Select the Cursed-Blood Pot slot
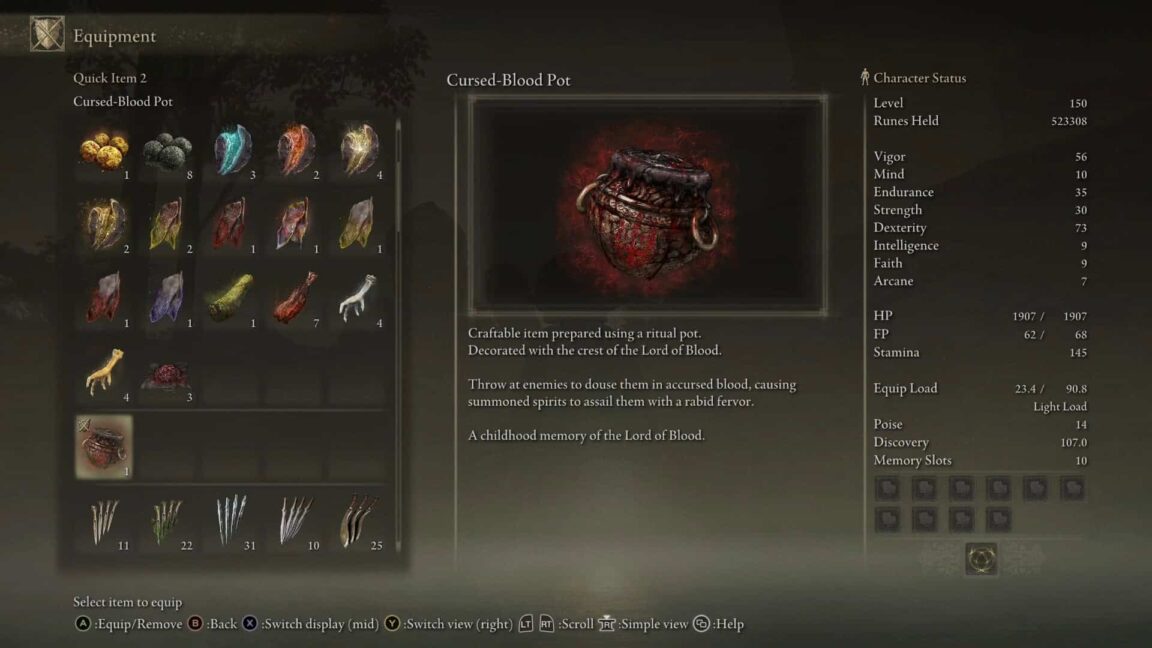Screen dimensions: 1152x648 [104, 447]
